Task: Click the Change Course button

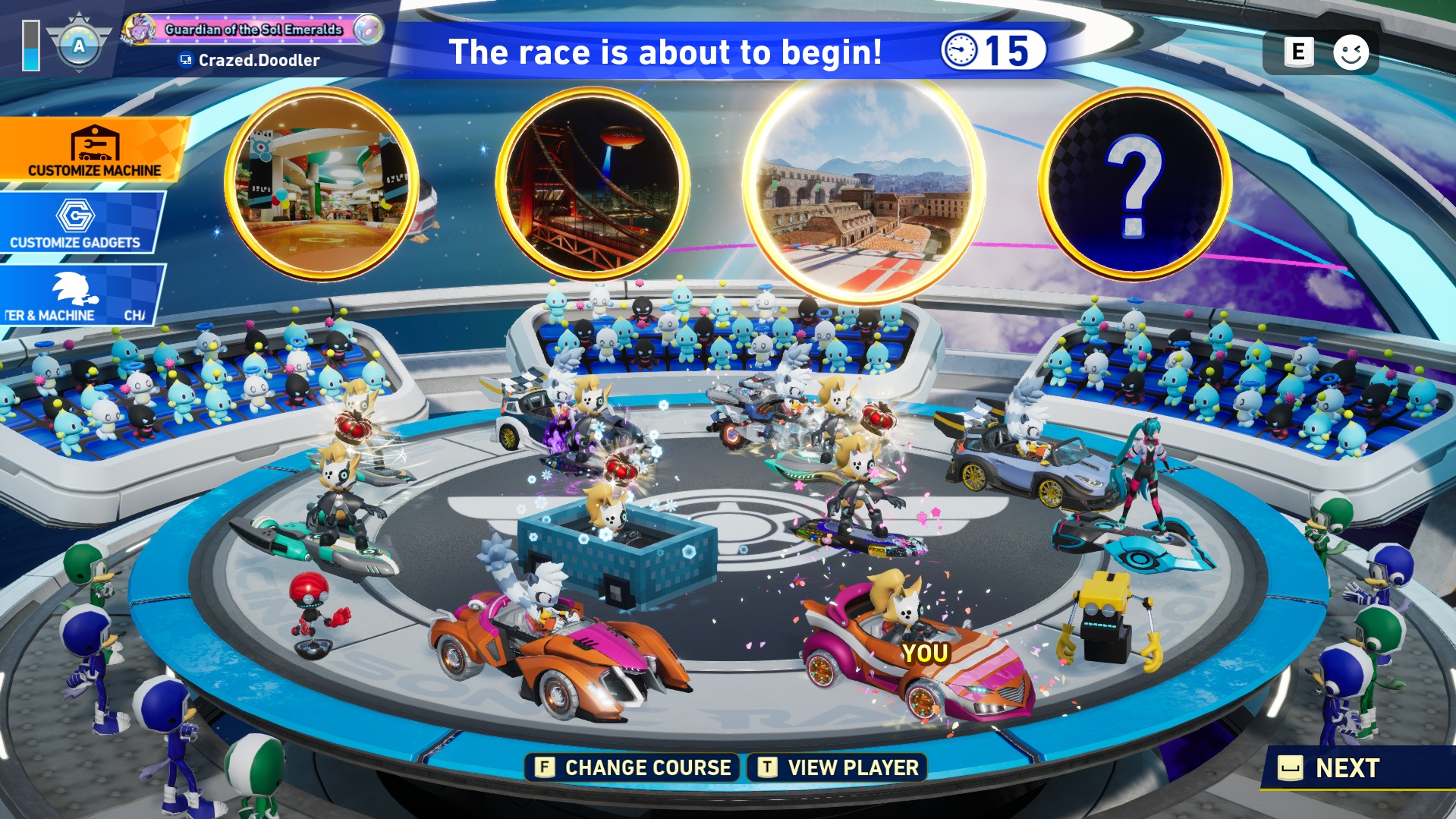Action: [x=633, y=767]
